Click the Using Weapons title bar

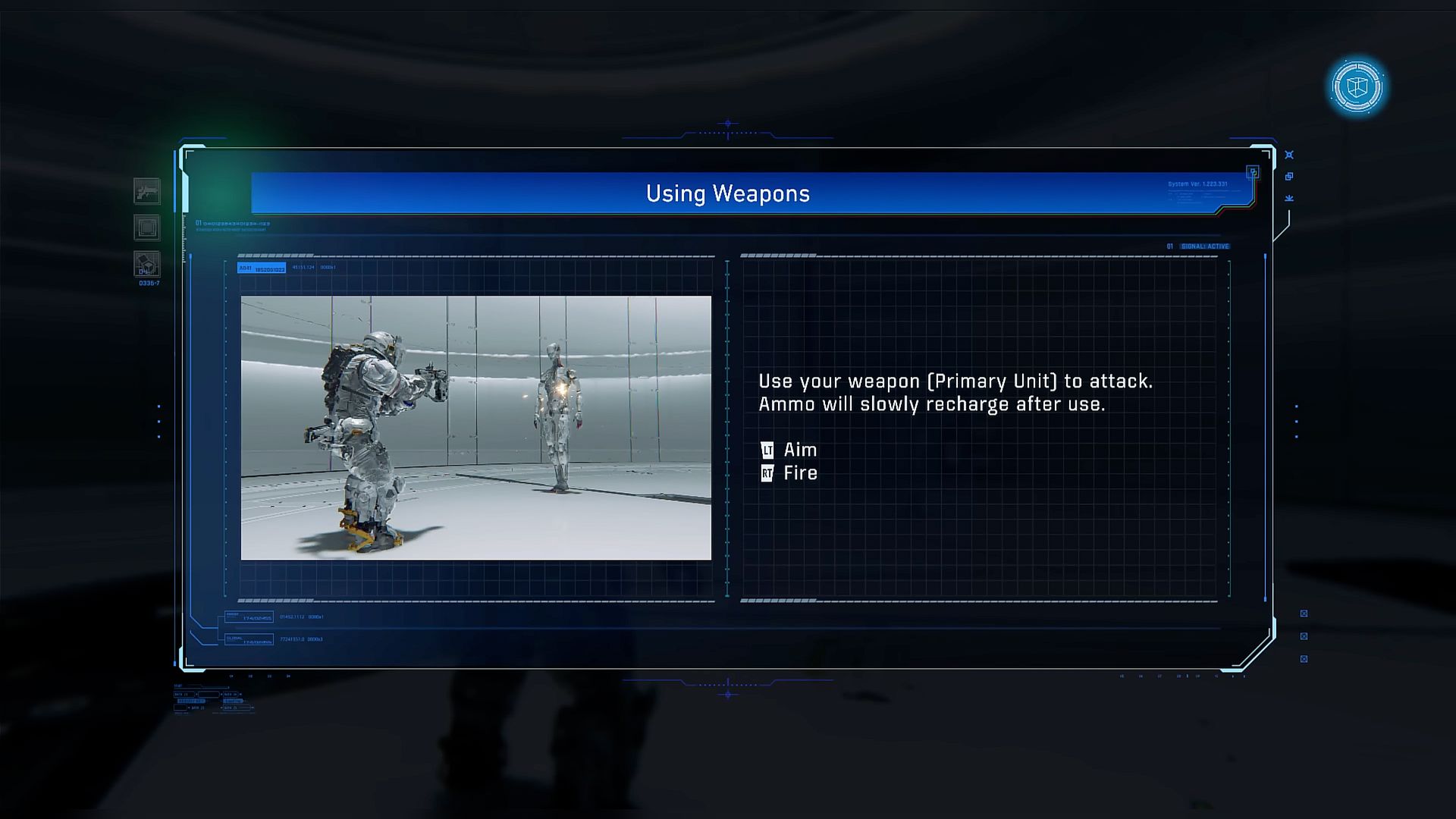(728, 193)
